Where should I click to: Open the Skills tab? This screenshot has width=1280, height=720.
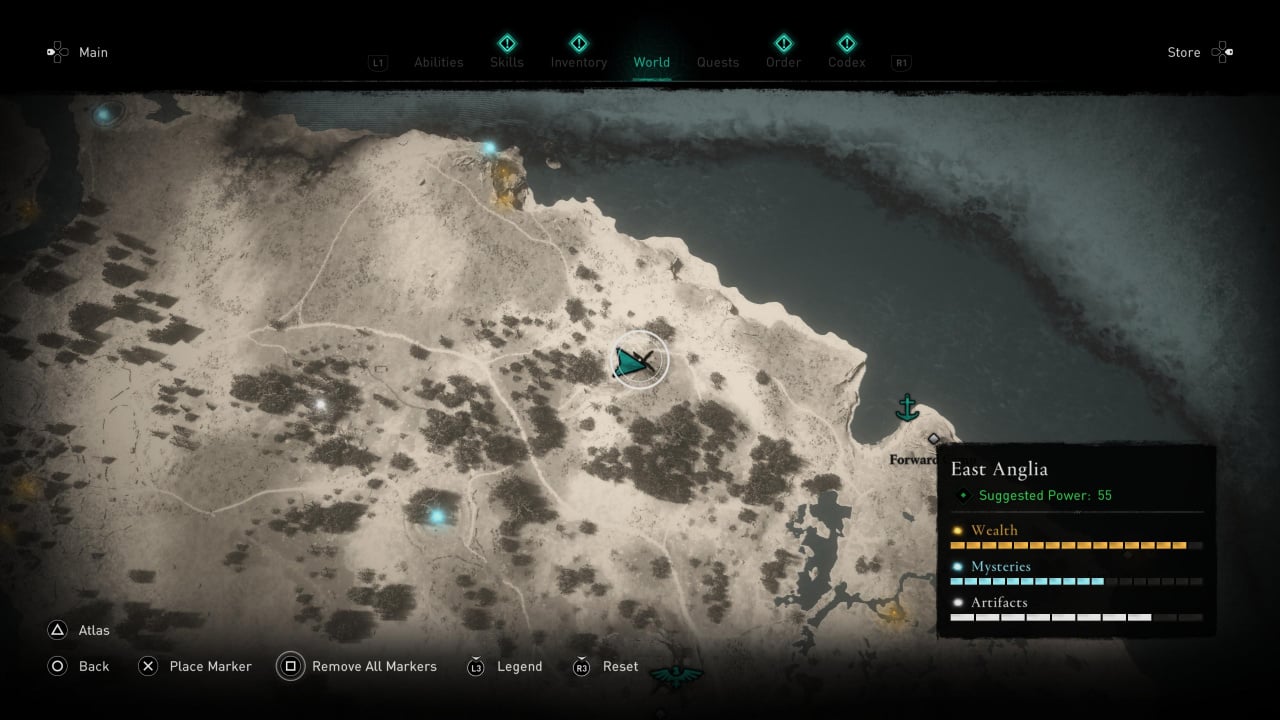point(507,62)
